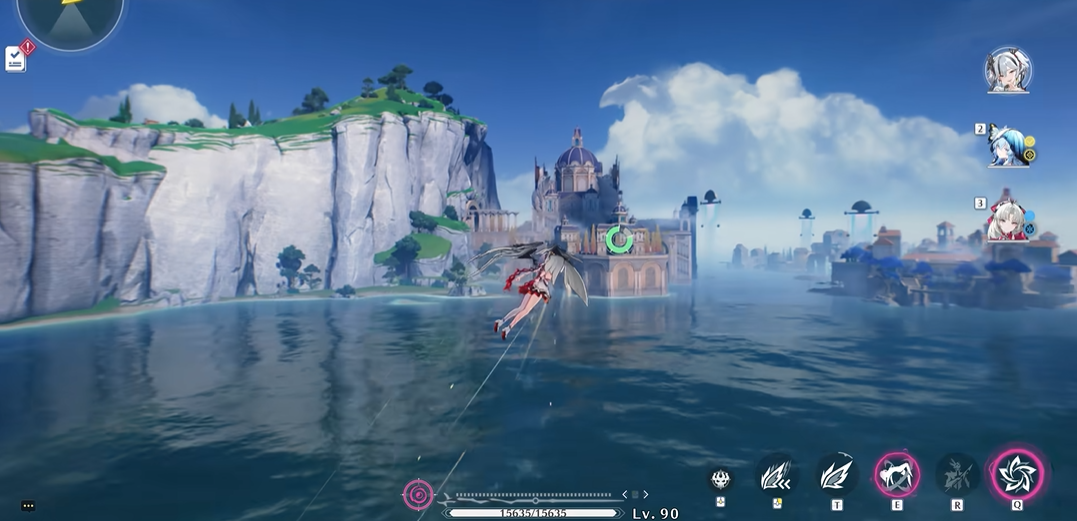Click the feathered wing skill icon beside T

coord(776,474)
